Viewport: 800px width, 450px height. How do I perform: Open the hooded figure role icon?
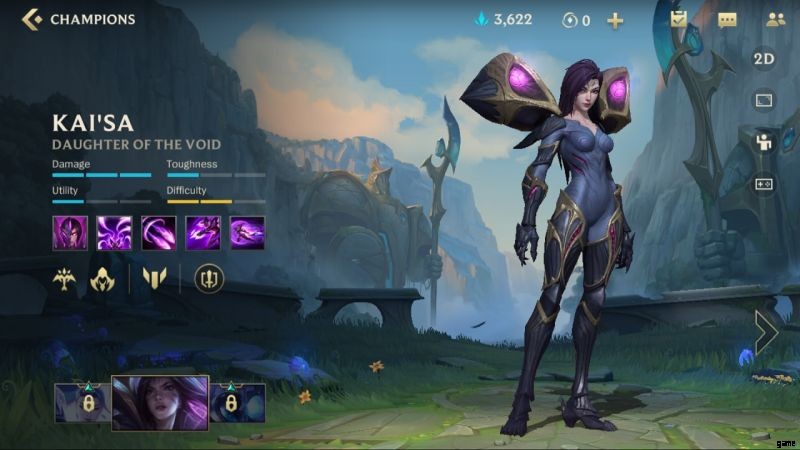[x=102, y=279]
